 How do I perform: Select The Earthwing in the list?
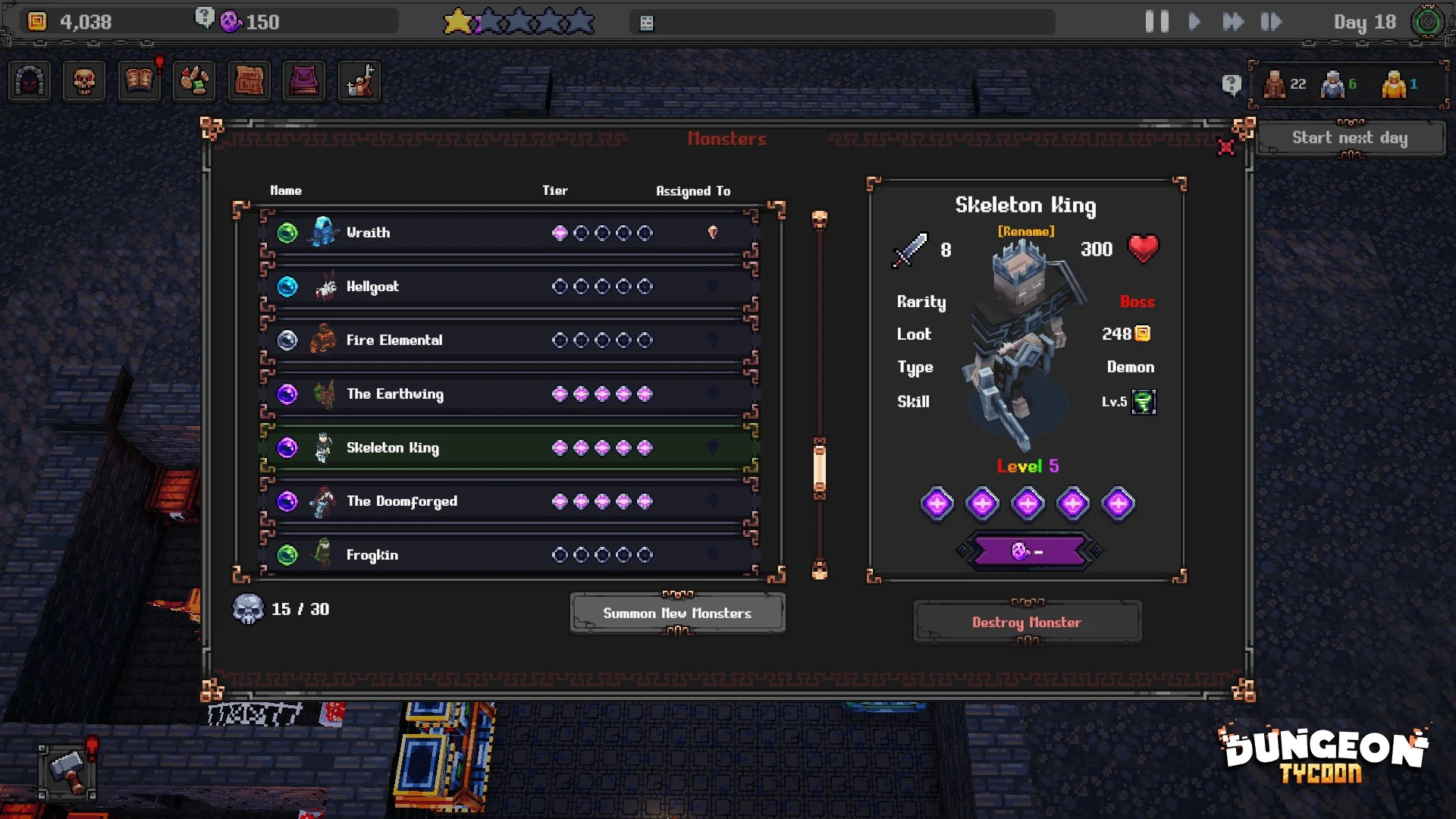pos(508,394)
